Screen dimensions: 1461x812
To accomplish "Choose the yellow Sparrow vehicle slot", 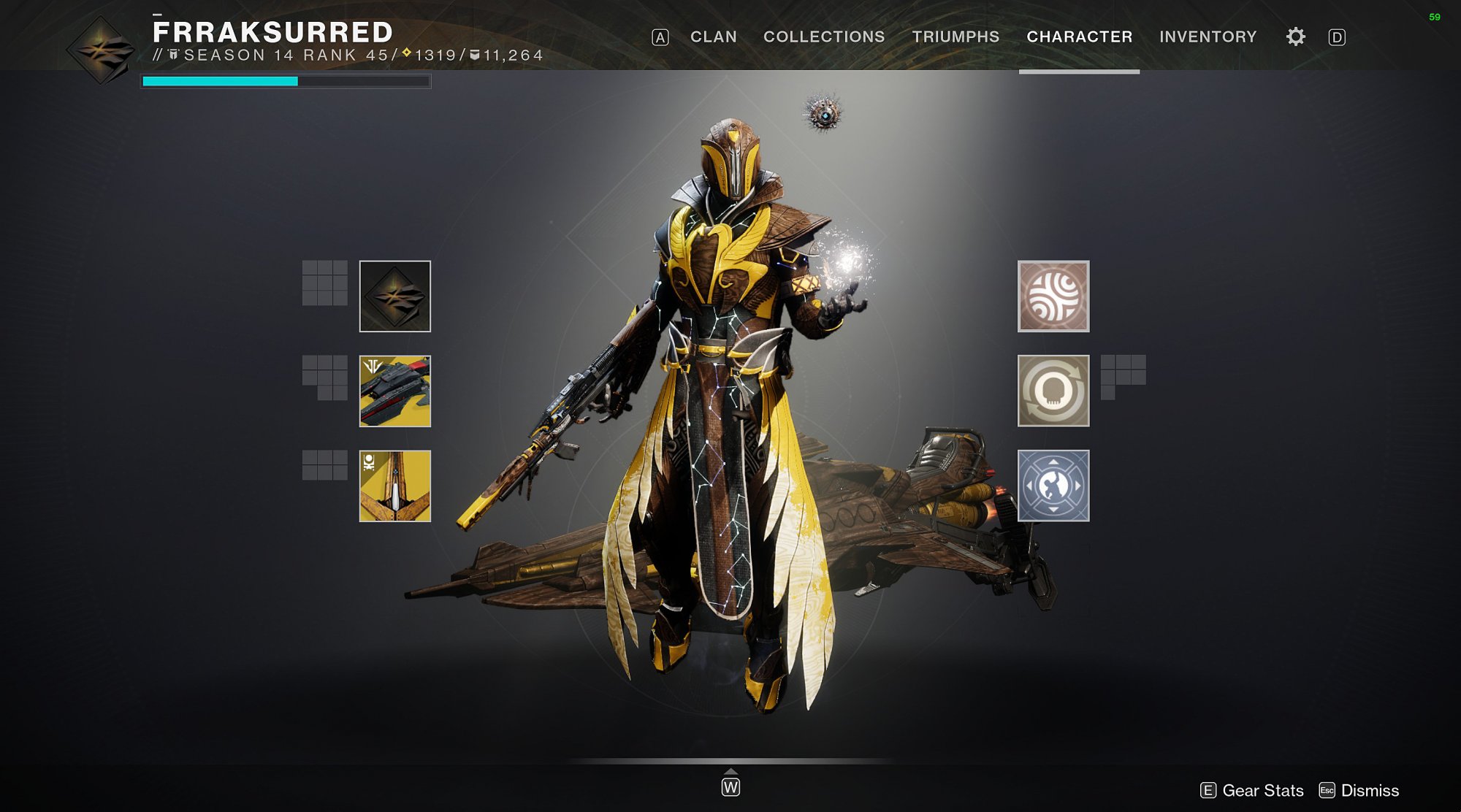I will click(x=394, y=486).
